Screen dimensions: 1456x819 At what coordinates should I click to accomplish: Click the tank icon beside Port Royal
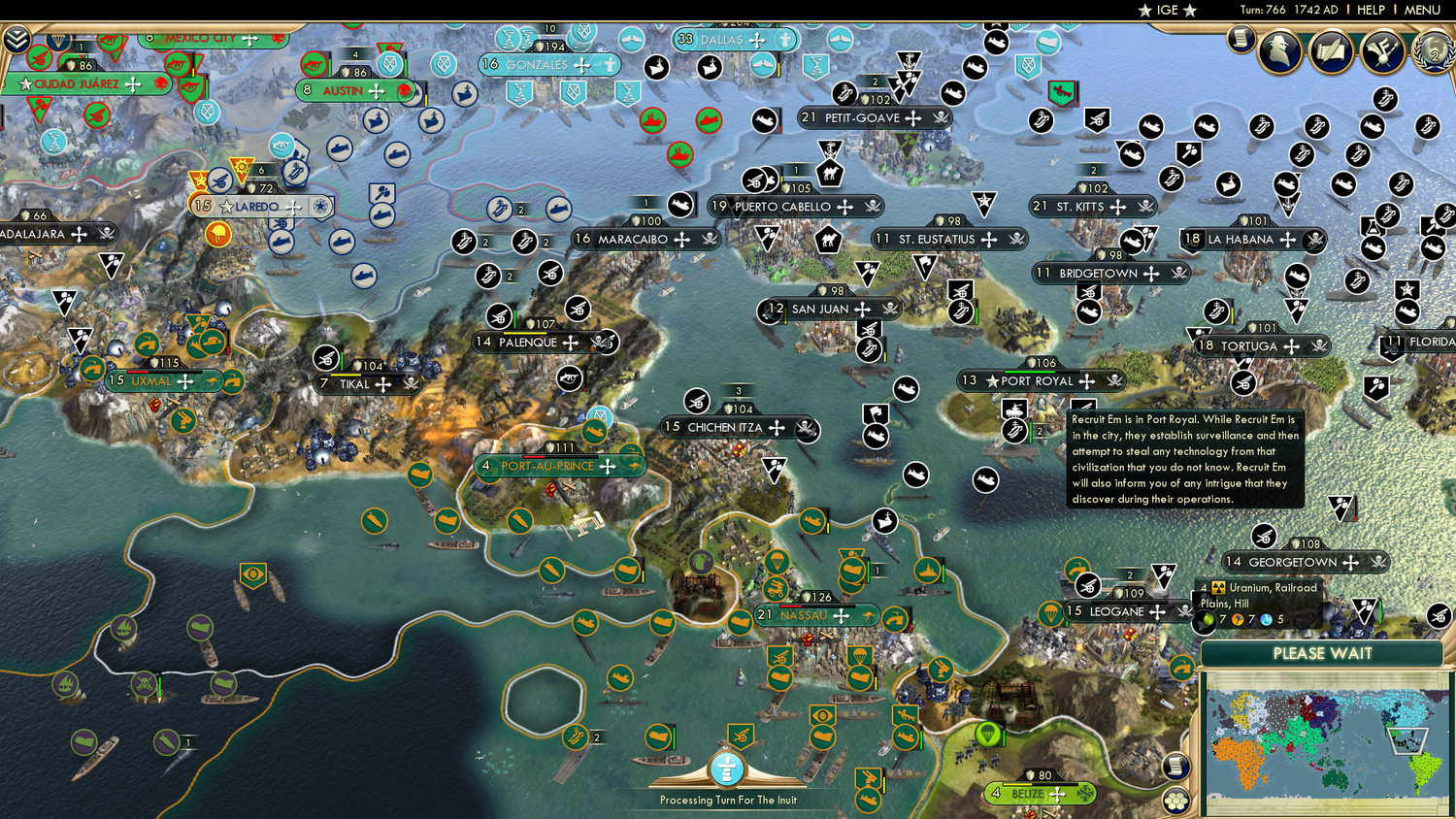point(1014,410)
